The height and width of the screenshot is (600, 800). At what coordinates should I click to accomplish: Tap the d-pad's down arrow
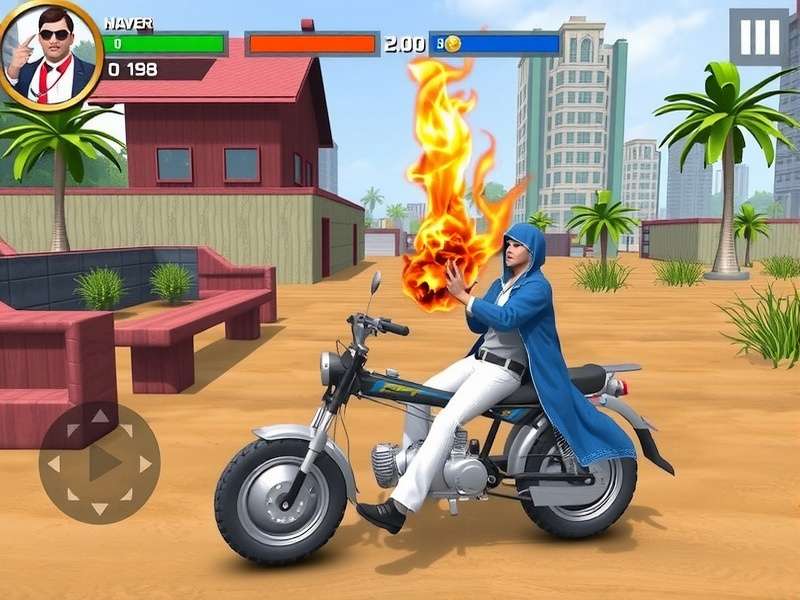click(99, 508)
